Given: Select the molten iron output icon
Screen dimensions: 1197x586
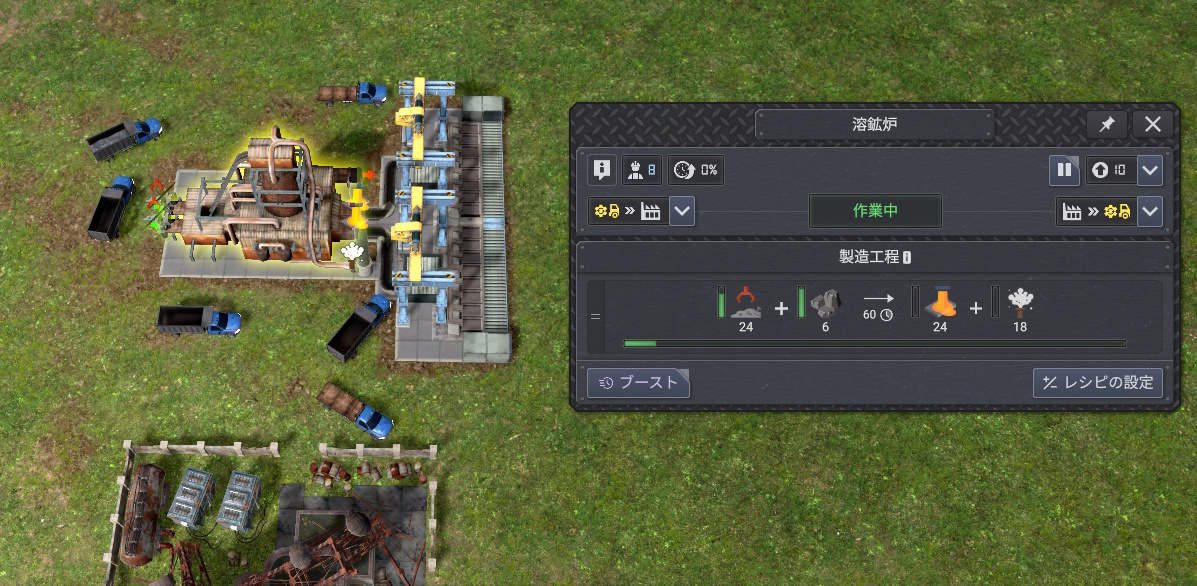Looking at the screenshot, I should pyautogui.click(x=940, y=303).
